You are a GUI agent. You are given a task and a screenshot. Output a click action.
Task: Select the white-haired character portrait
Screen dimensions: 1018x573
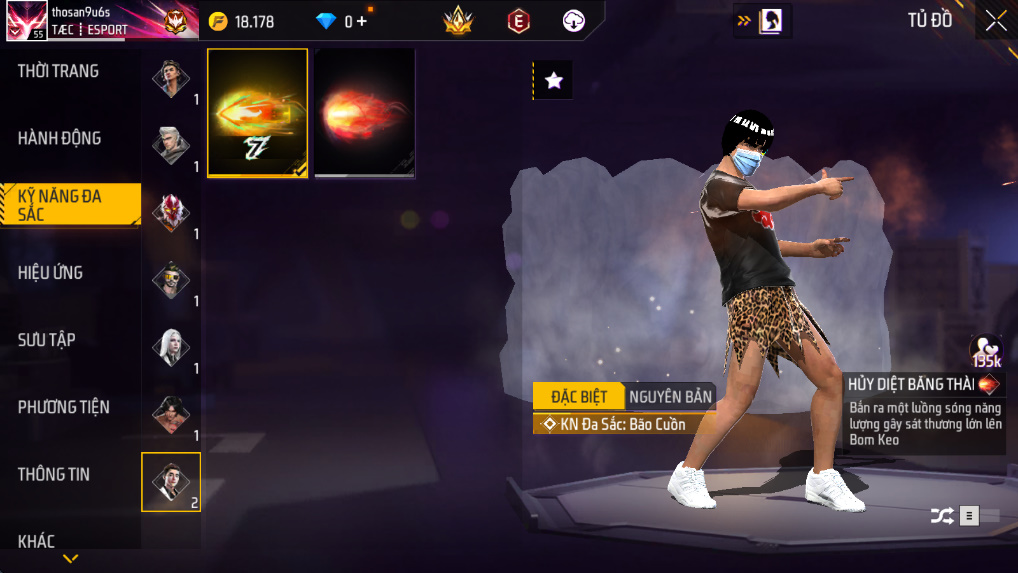tap(171, 347)
